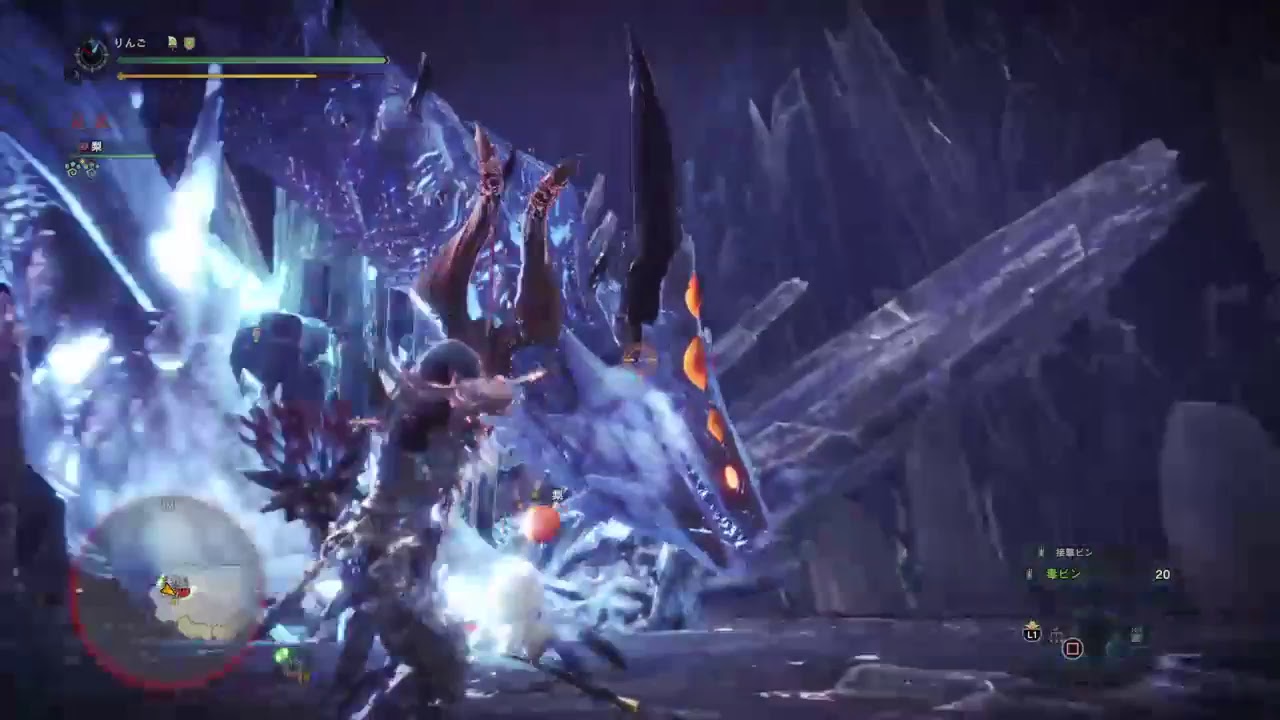Click the shield-shaped buff icon near the name
Image resolution: width=1280 pixels, height=720 pixels.
[x=189, y=44]
